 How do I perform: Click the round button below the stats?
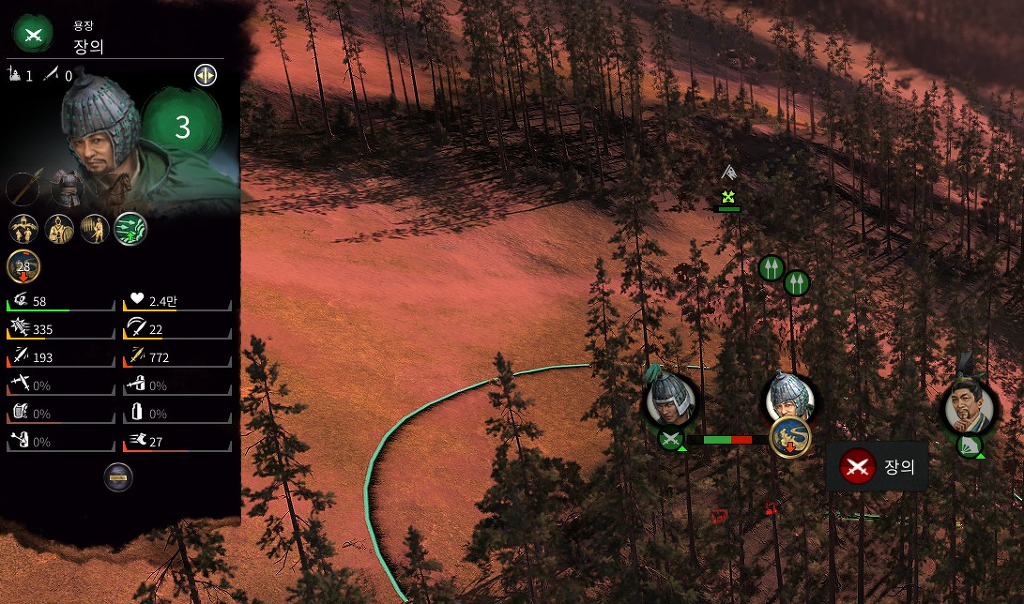(x=118, y=477)
